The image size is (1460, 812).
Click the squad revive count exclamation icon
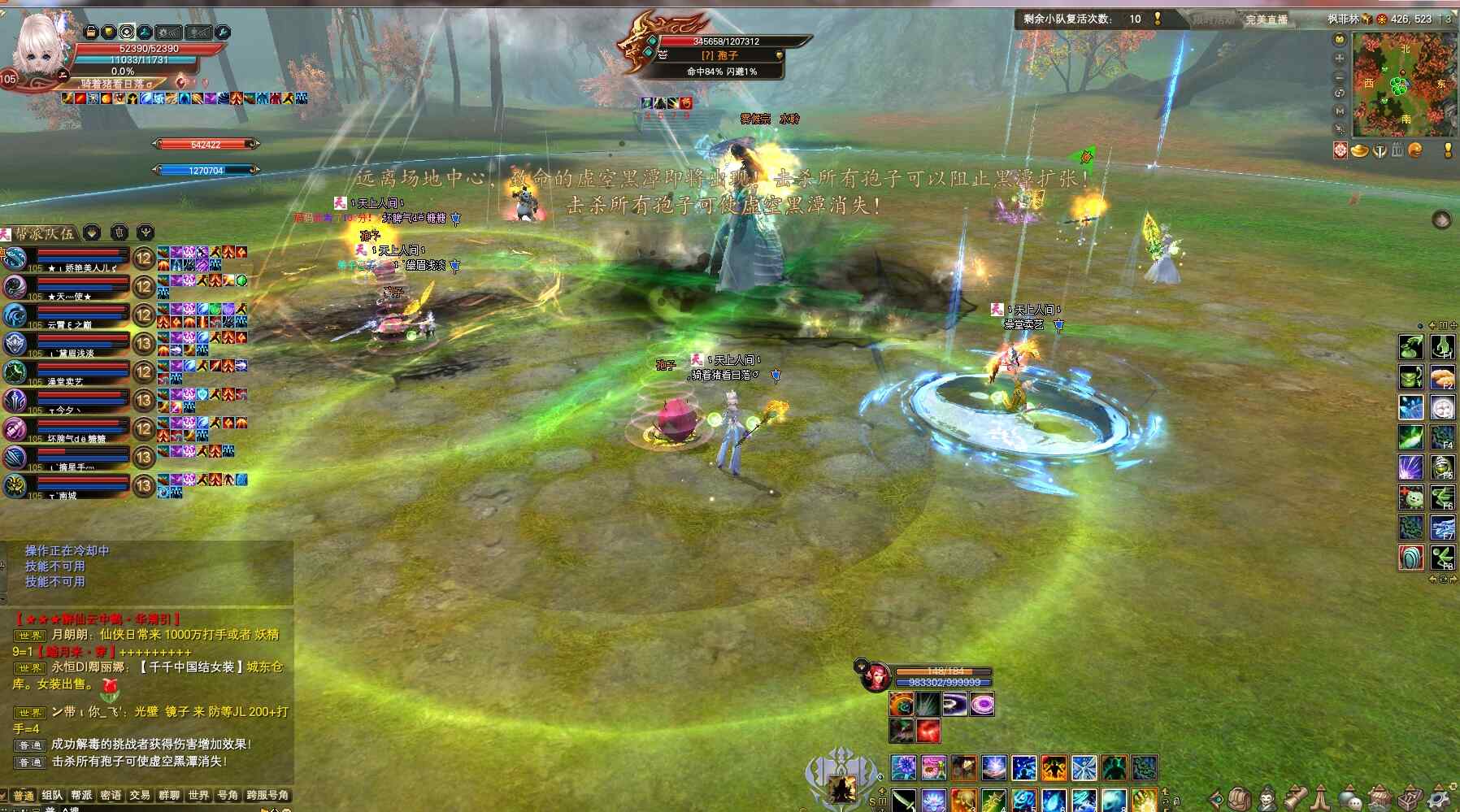coord(1158,19)
